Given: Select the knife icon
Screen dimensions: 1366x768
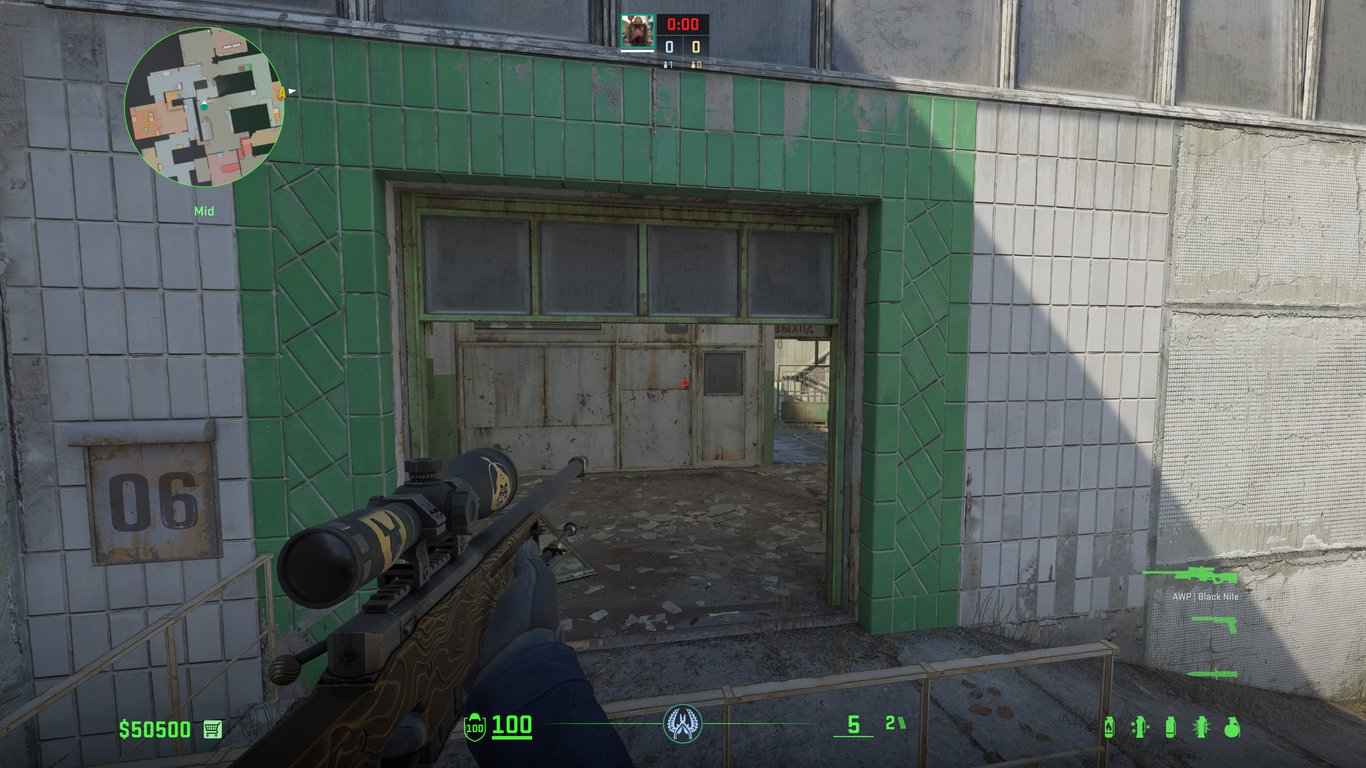Looking at the screenshot, I should coord(1213,673).
